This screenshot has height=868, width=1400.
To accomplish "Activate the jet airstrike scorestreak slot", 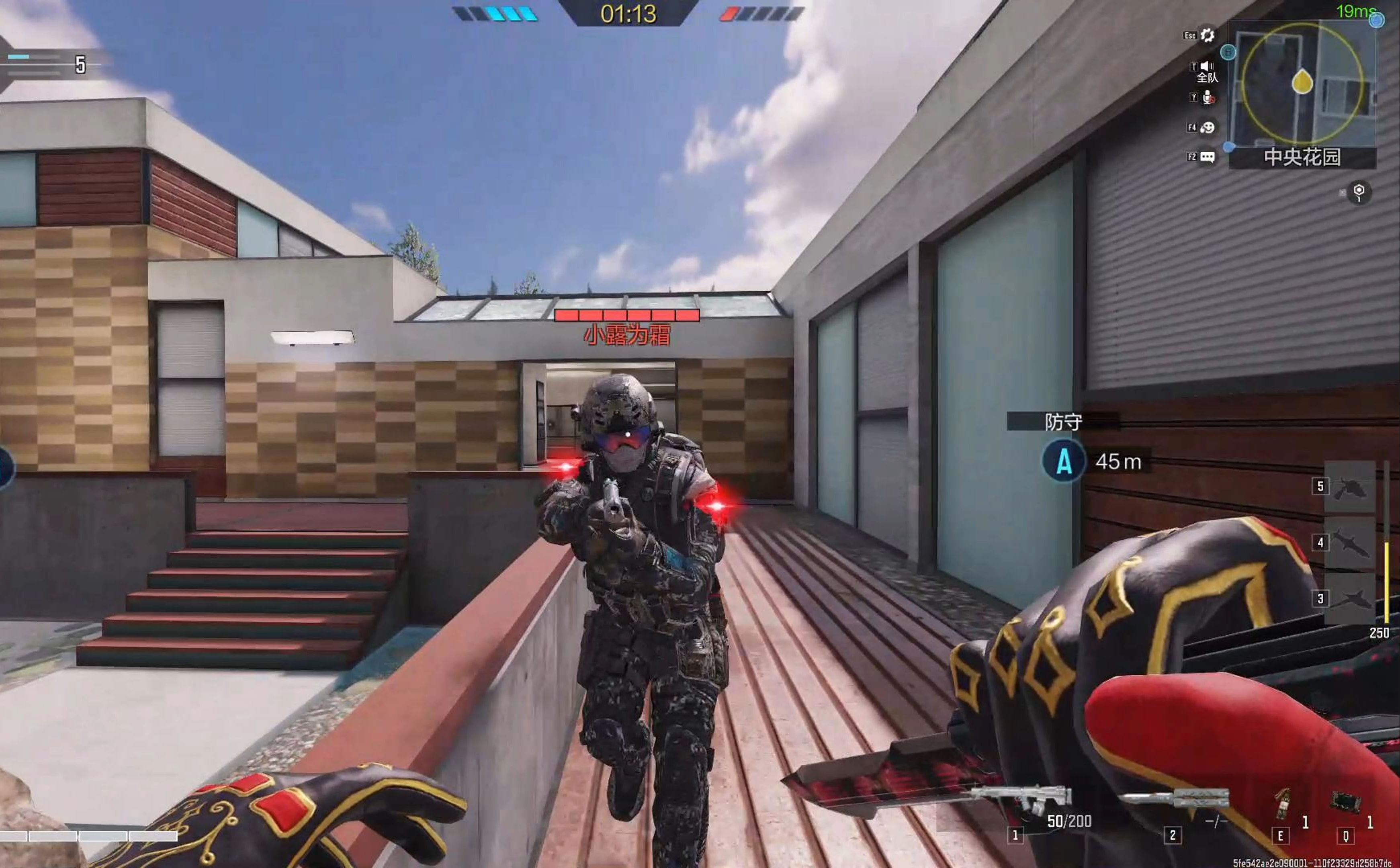I will [1349, 599].
